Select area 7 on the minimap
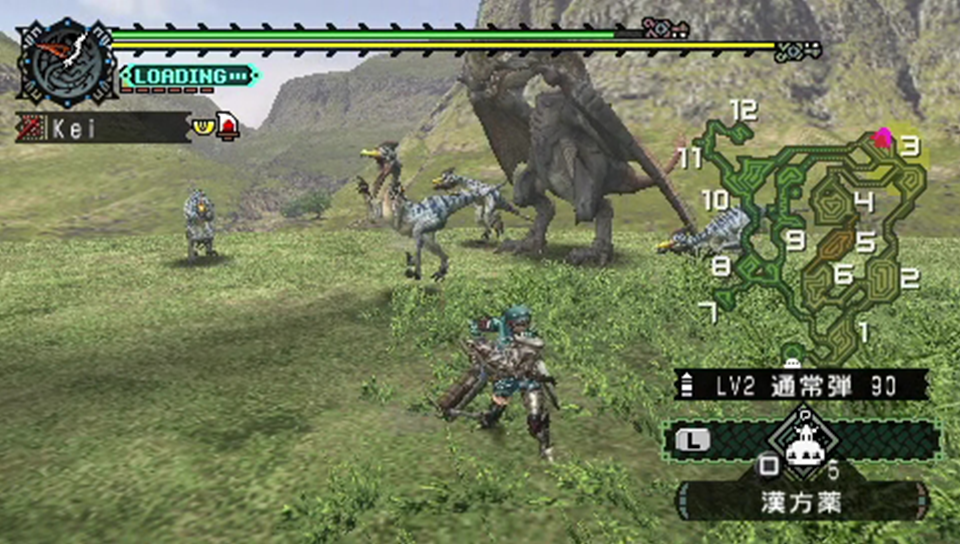Viewport: 960px width, 544px height. [709, 314]
